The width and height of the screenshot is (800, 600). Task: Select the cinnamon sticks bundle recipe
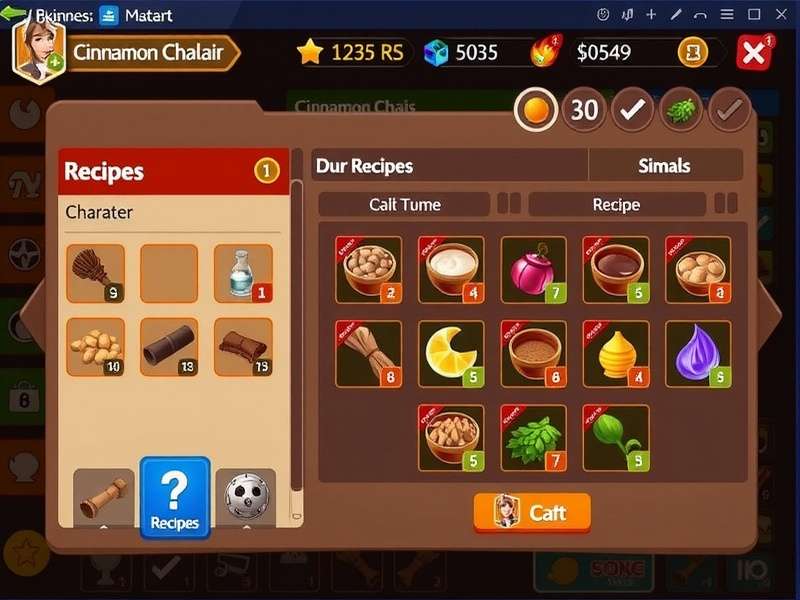369,353
